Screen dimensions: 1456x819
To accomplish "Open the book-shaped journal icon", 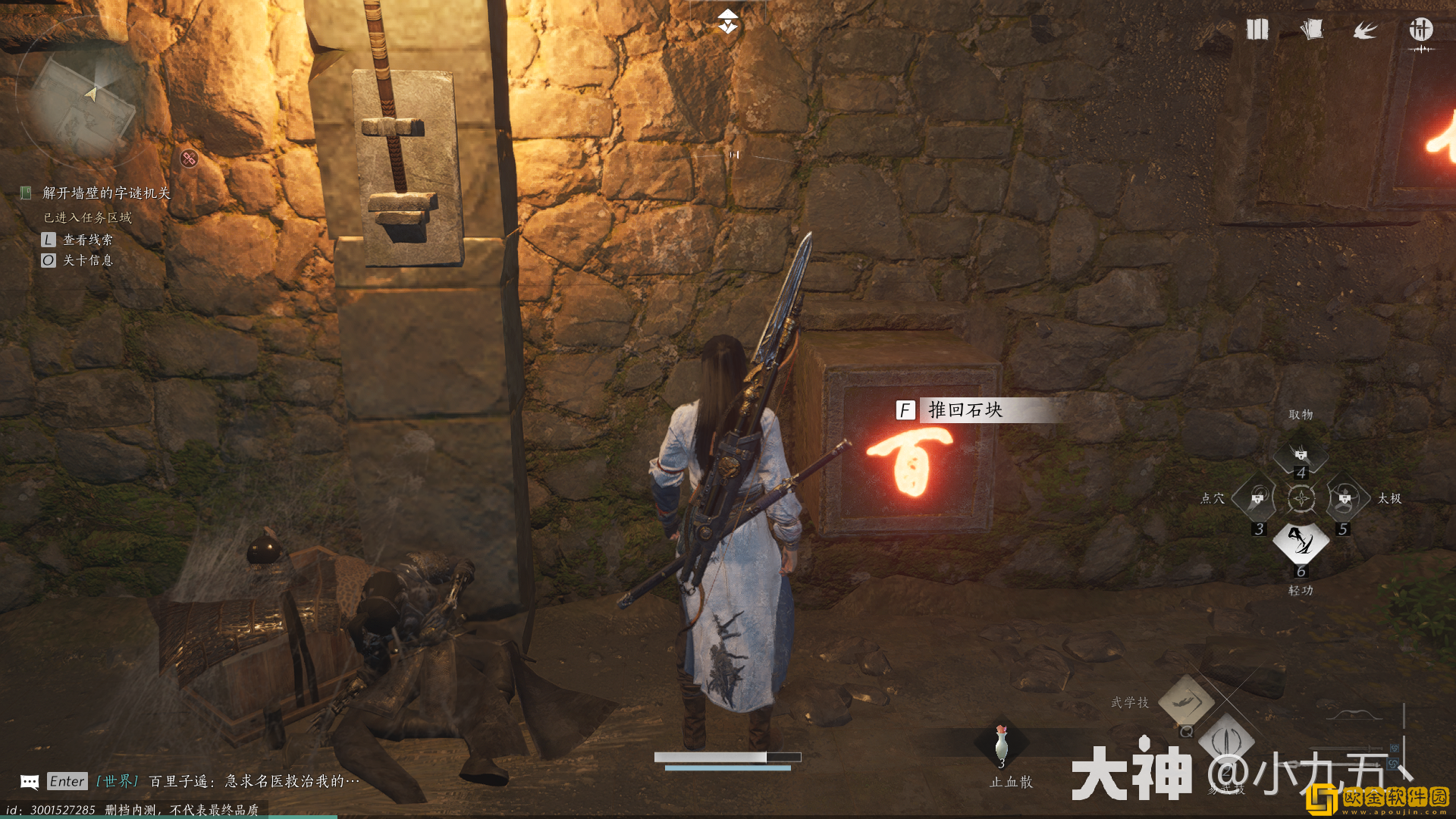I will pyautogui.click(x=1257, y=30).
